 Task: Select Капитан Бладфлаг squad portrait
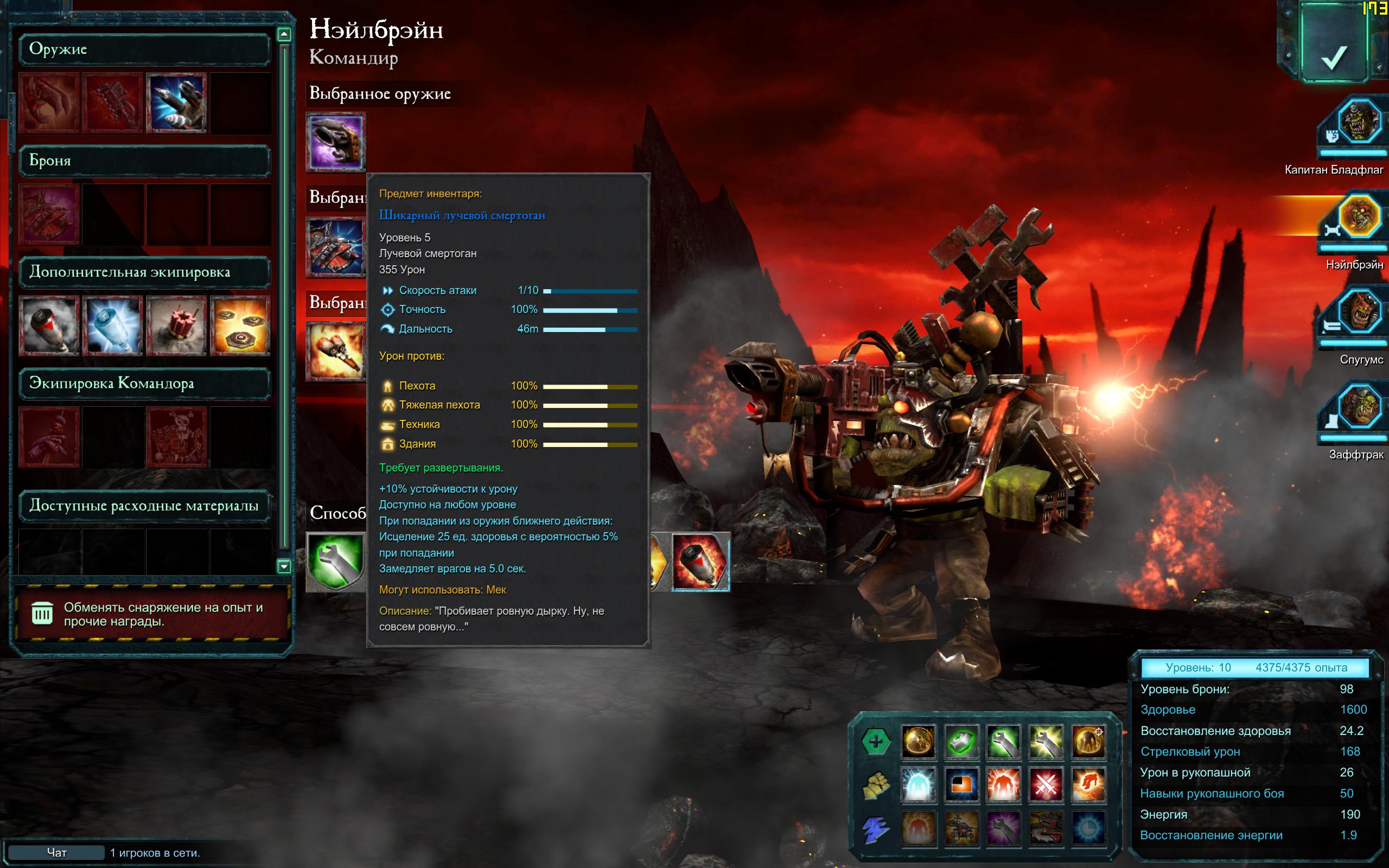[1359, 122]
